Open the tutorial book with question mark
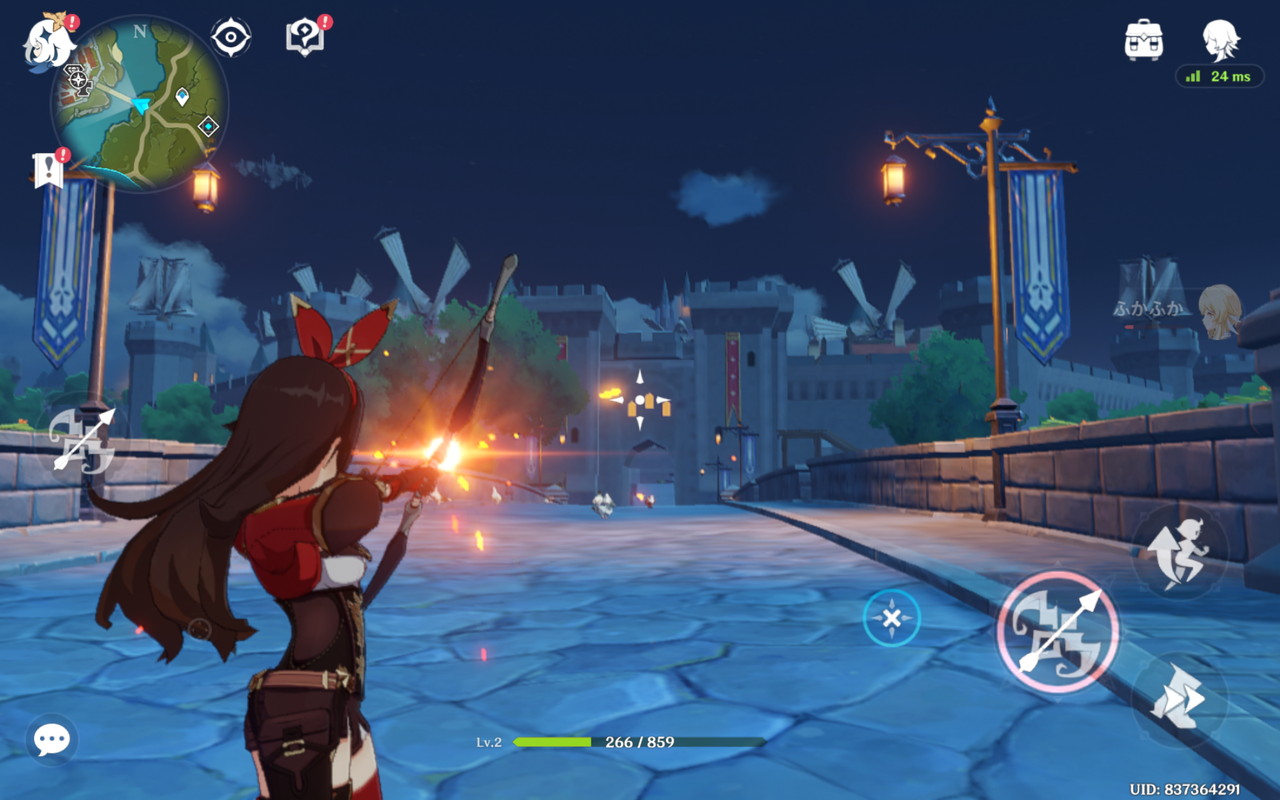This screenshot has height=800, width=1280. coord(305,38)
